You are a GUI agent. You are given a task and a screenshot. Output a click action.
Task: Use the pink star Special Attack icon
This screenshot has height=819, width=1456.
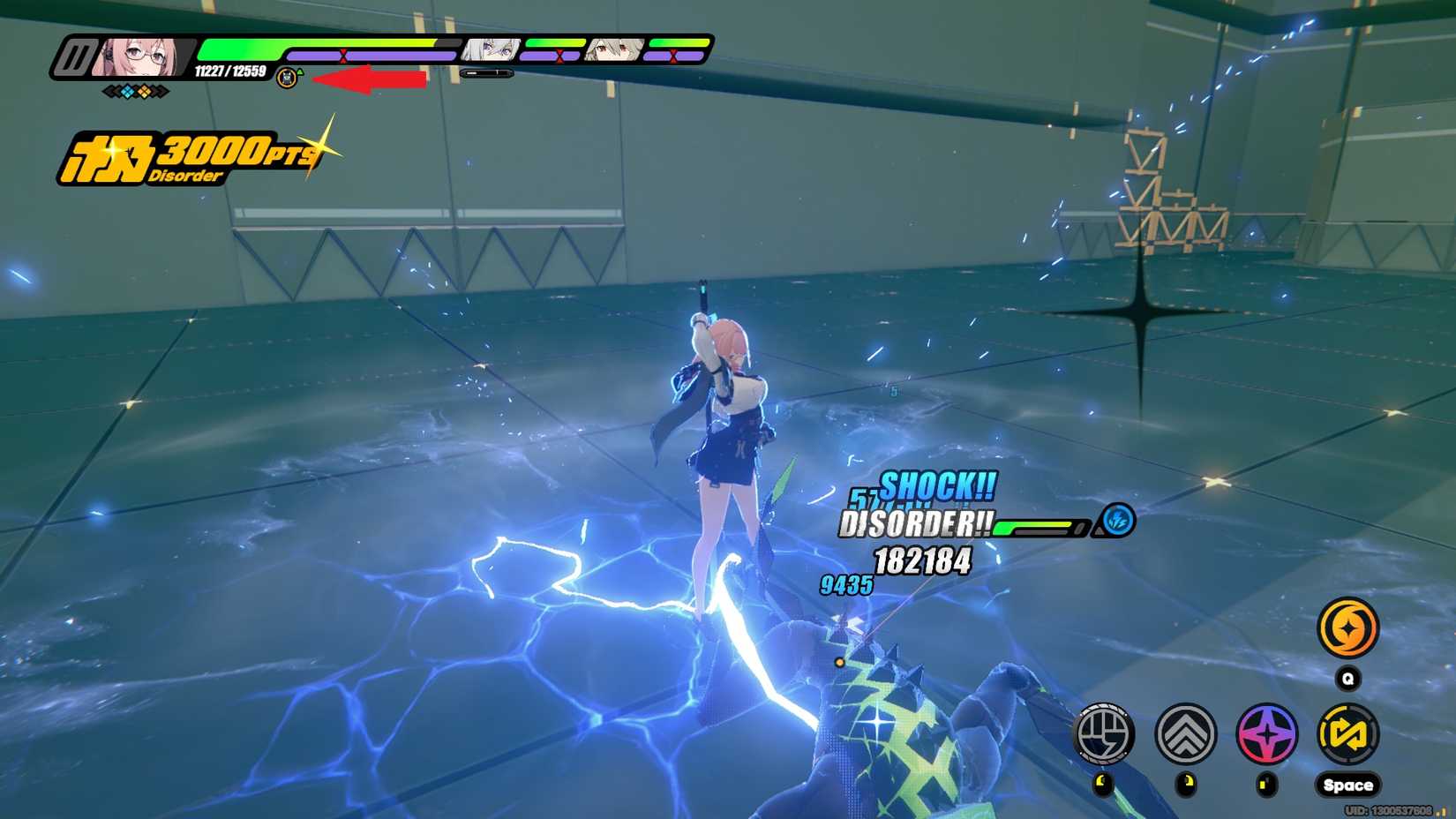(1265, 734)
